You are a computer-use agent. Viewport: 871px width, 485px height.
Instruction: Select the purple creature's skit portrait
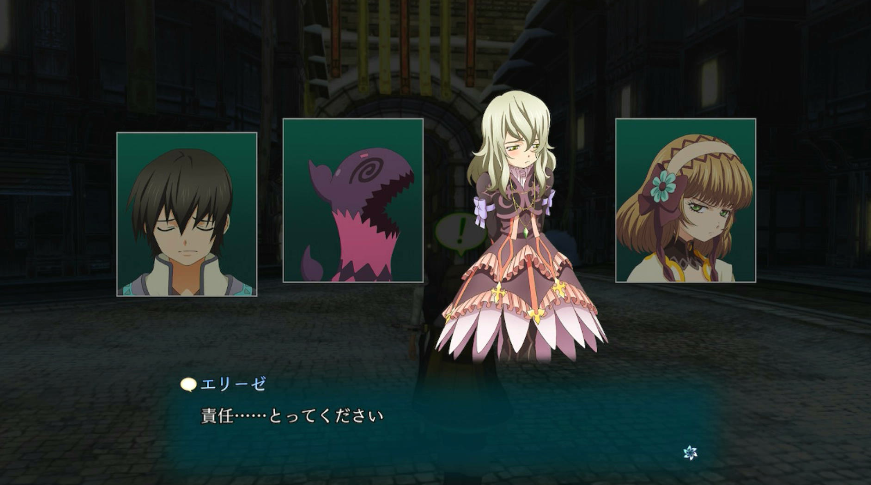[353, 200]
